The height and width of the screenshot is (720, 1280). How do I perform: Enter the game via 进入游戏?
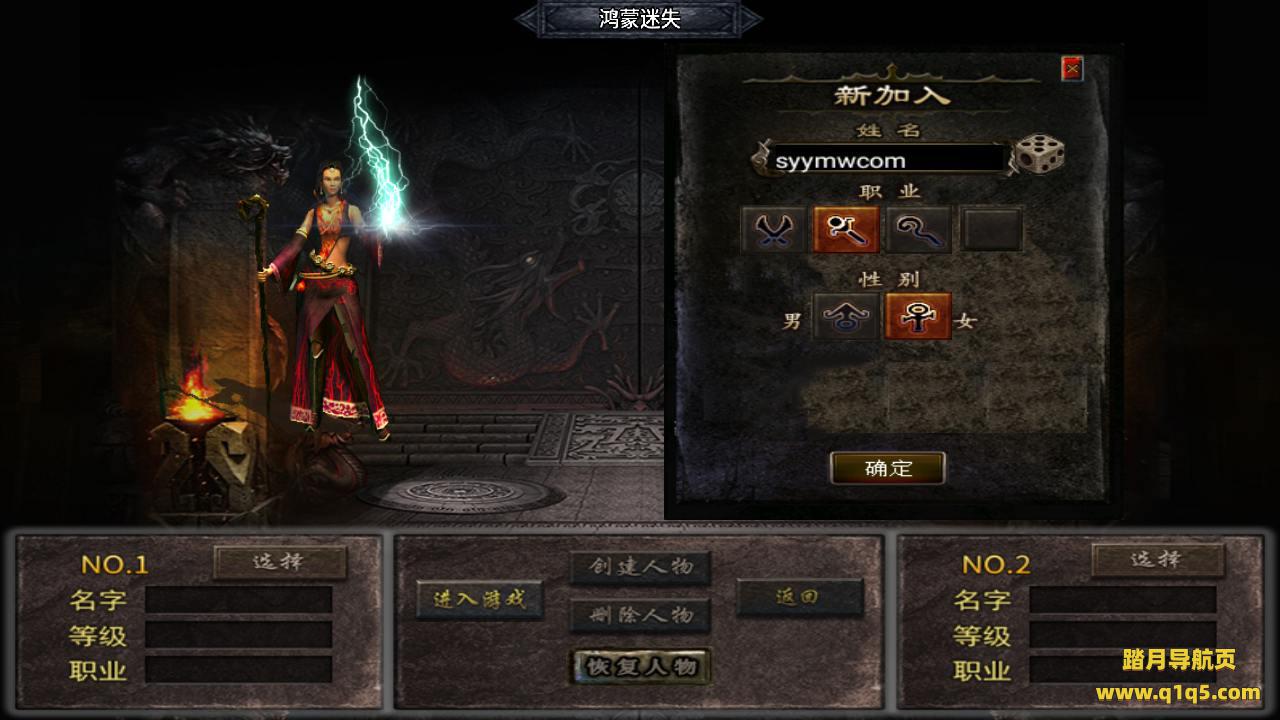coord(479,600)
